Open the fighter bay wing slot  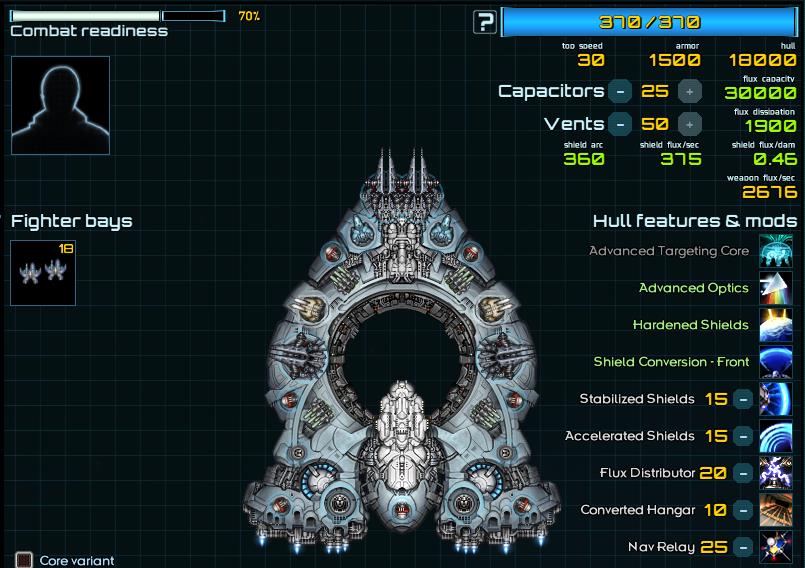(43, 272)
